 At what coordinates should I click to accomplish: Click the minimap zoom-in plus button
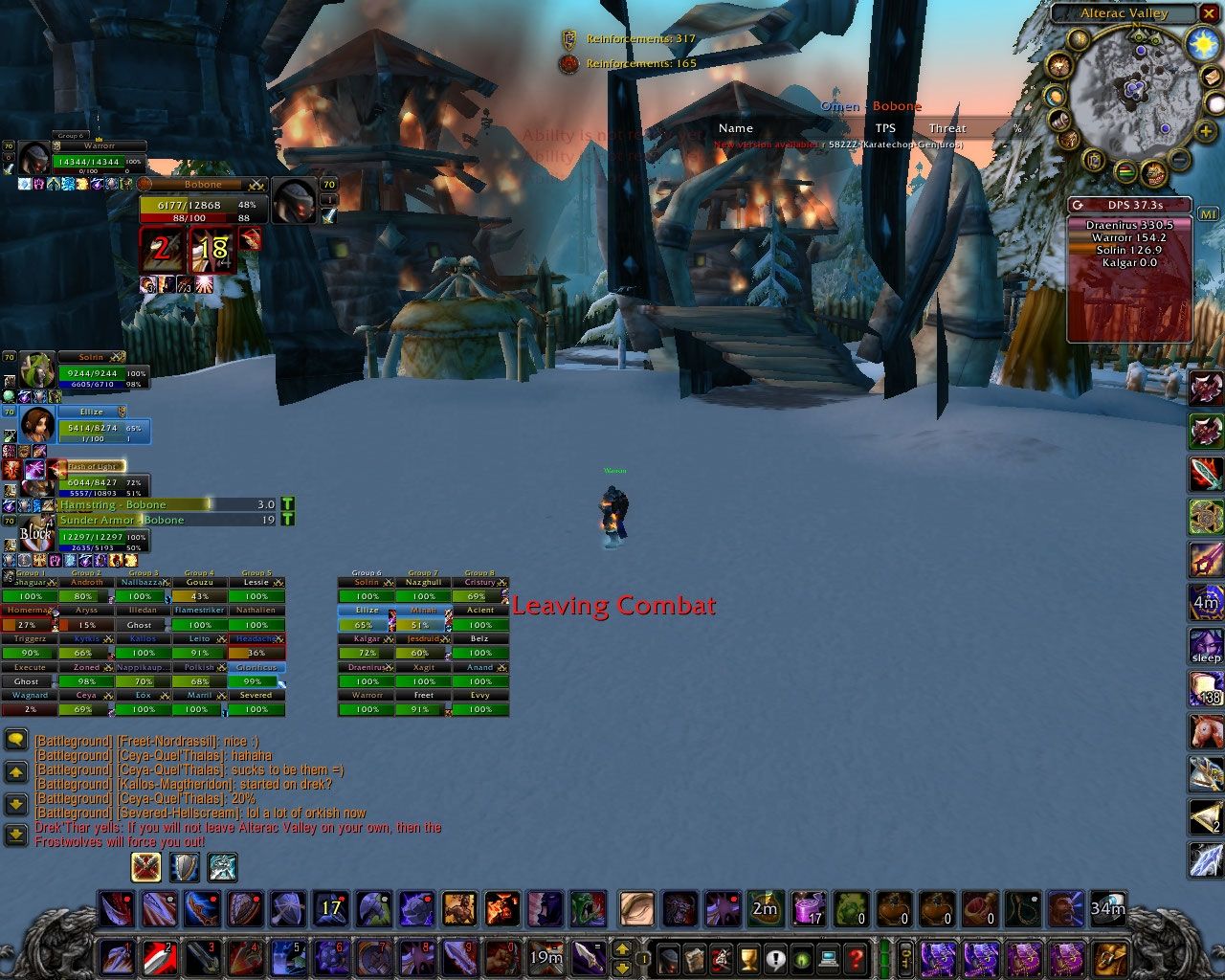click(1205, 132)
